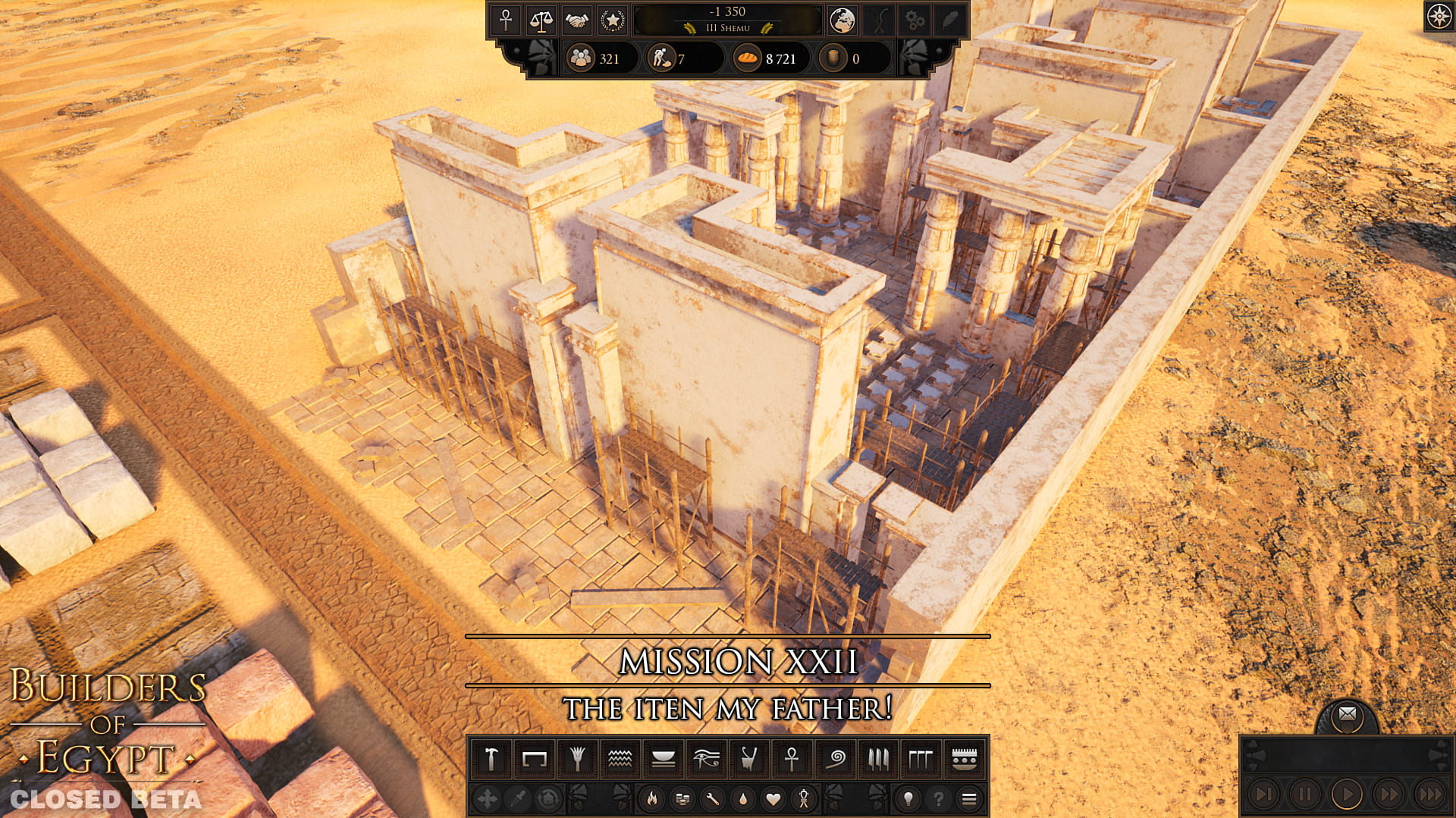Open the handshake diplomacy panel

[576, 20]
